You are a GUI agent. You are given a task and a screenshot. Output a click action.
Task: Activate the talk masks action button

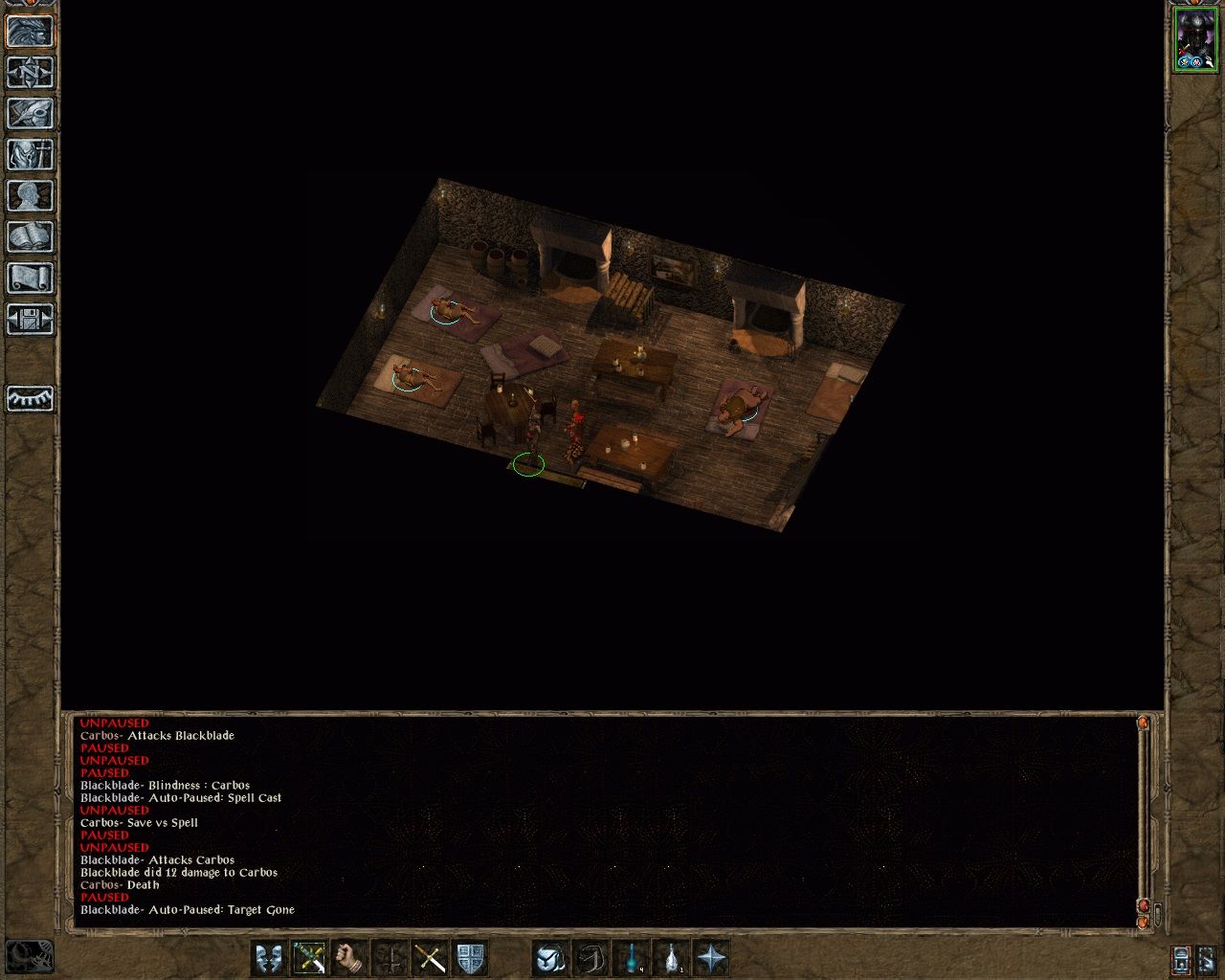pyautogui.click(x=269, y=958)
